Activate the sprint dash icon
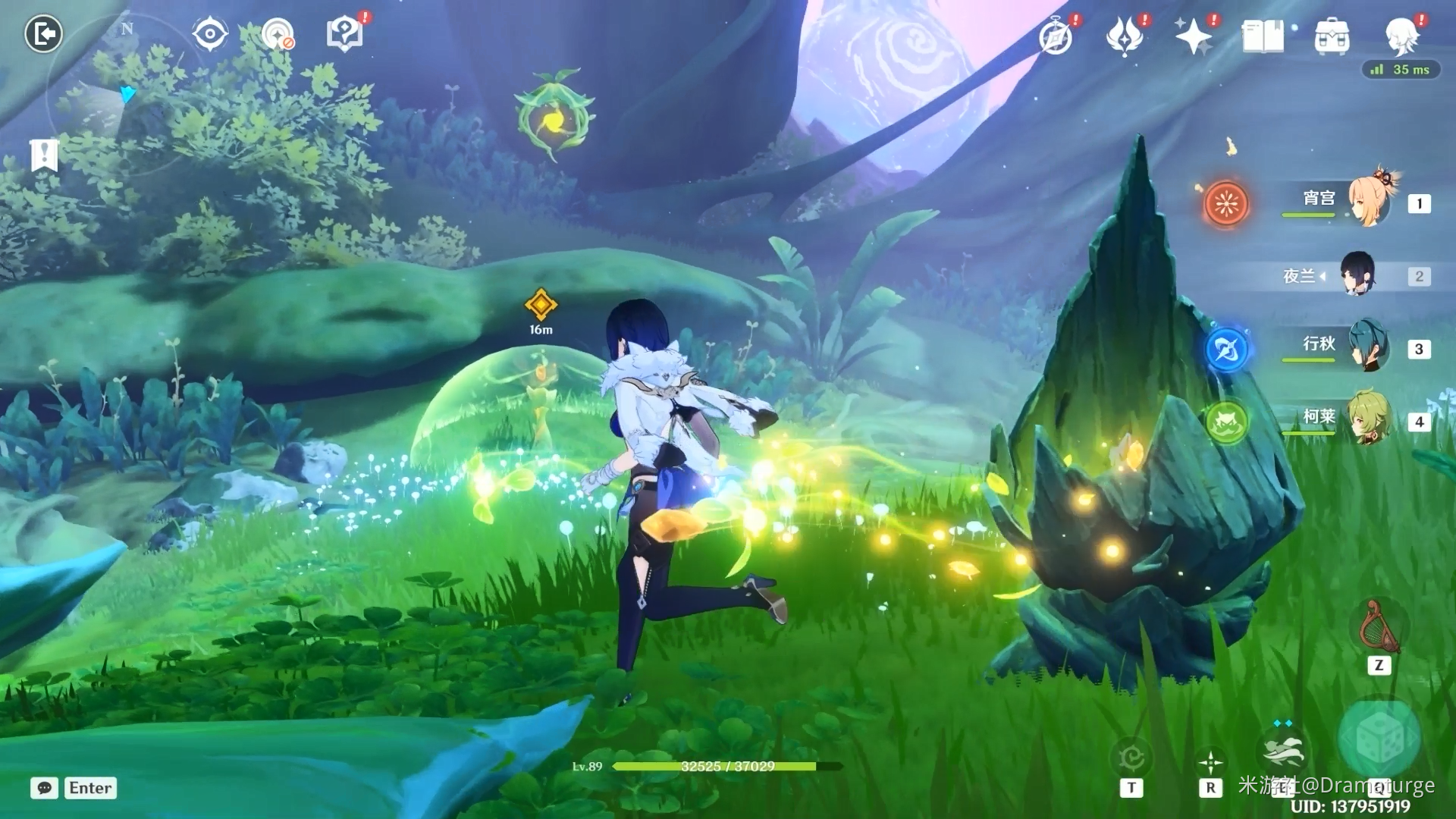1456x819 pixels. 1282,749
